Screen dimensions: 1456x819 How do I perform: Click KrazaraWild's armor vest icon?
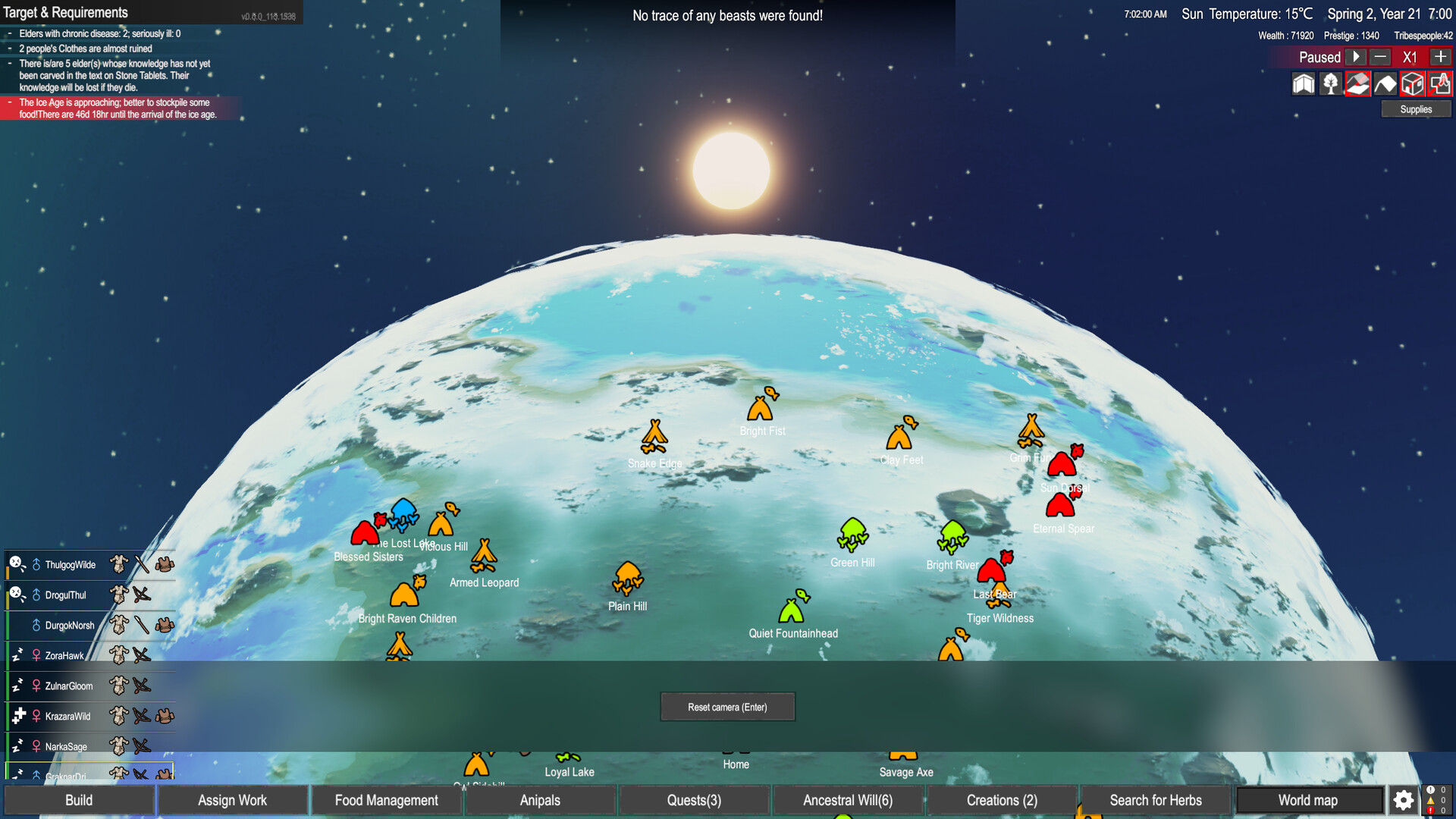point(163,716)
